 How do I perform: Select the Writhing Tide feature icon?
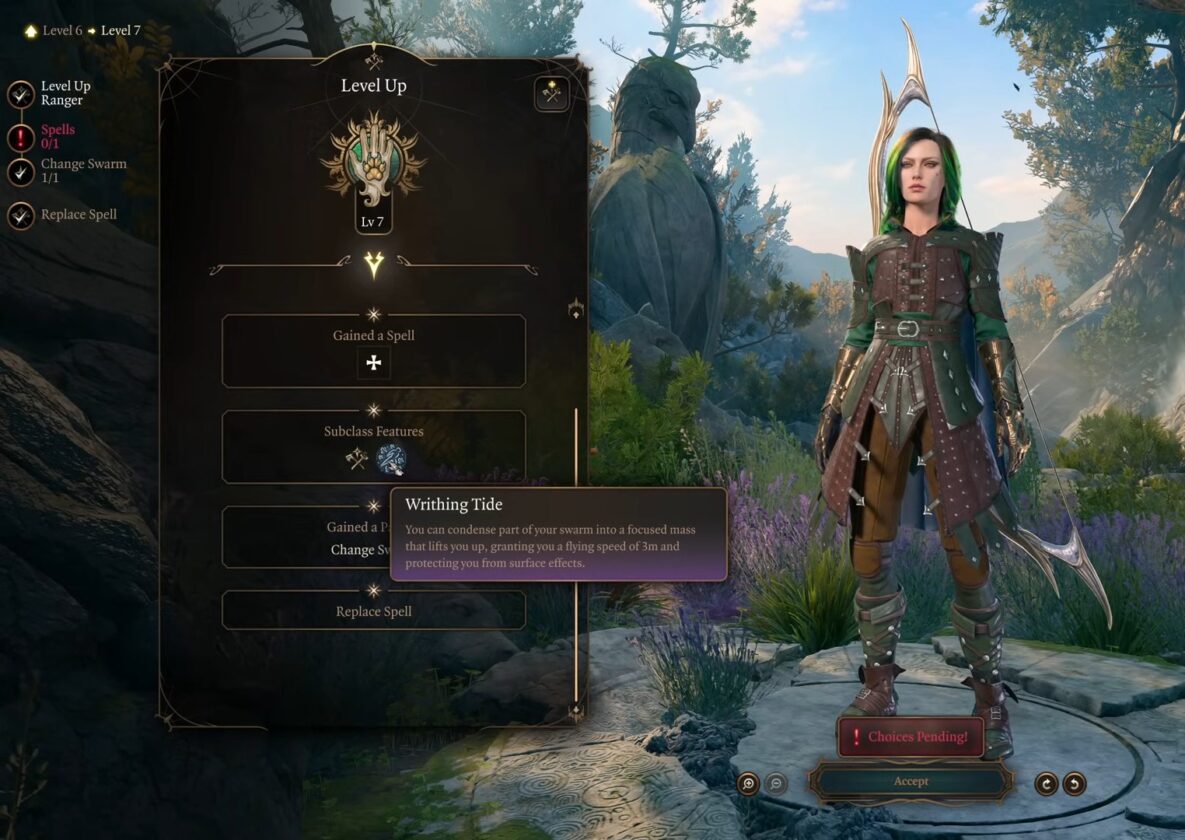391,459
